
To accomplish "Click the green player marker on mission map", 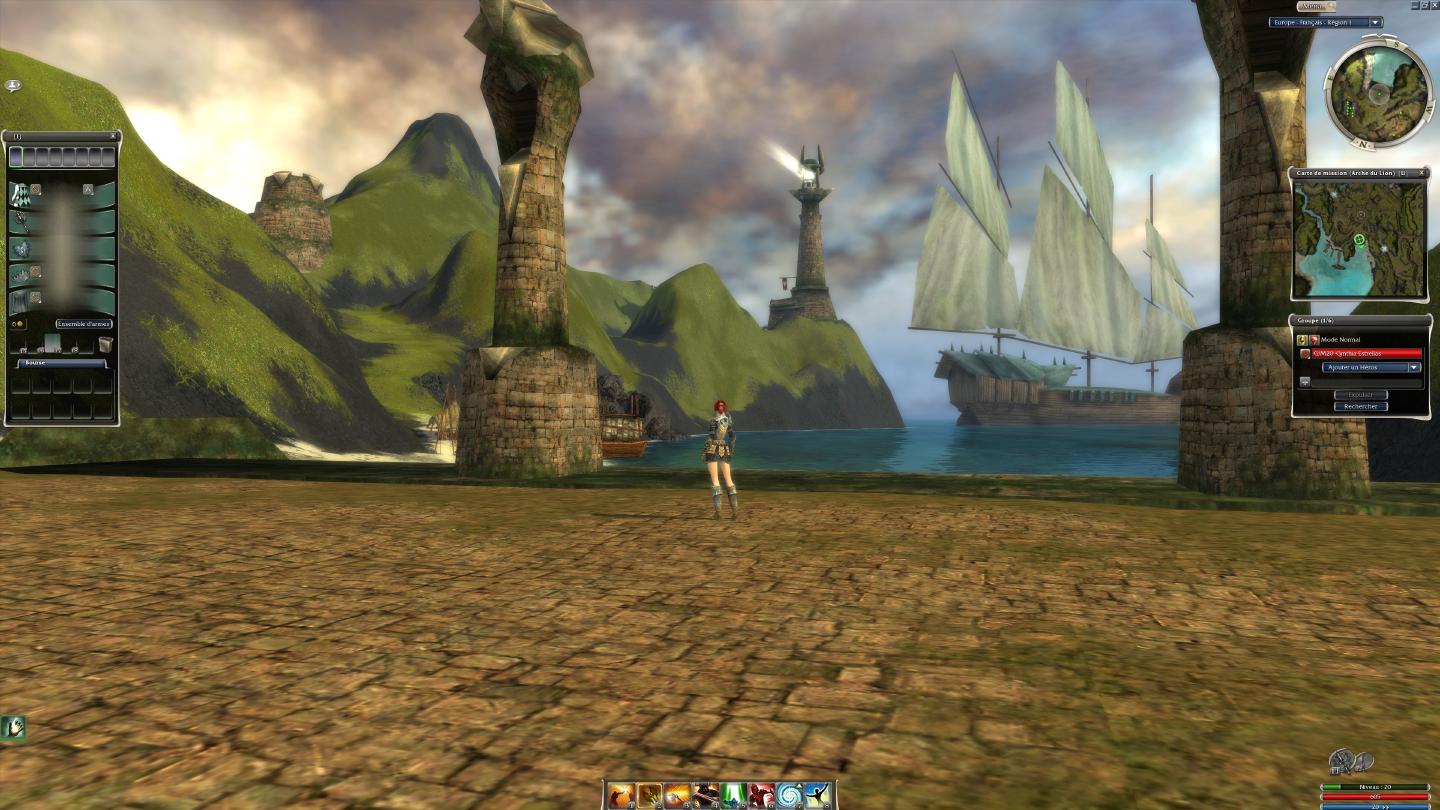I will (x=1360, y=240).
